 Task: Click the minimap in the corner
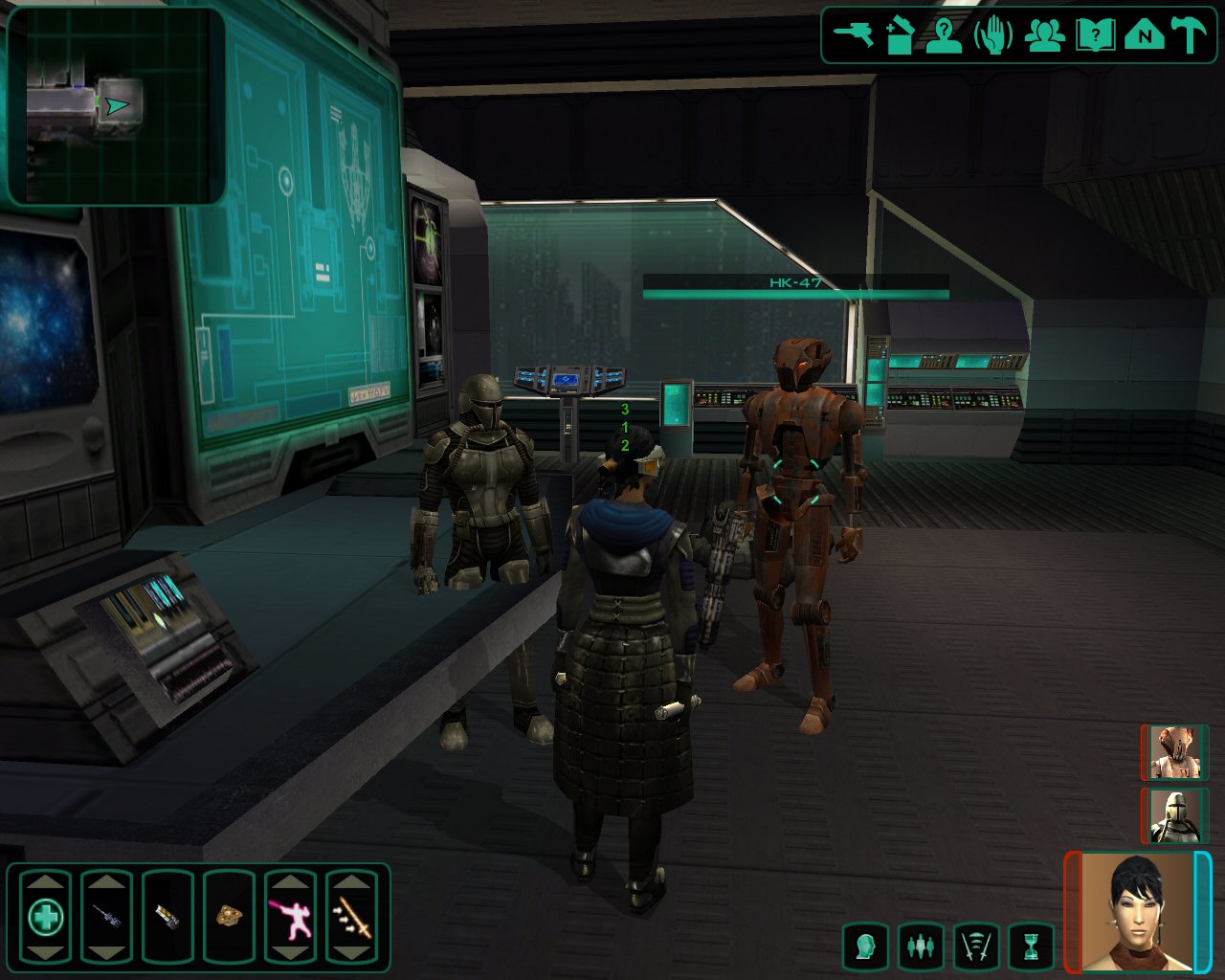click(x=116, y=105)
